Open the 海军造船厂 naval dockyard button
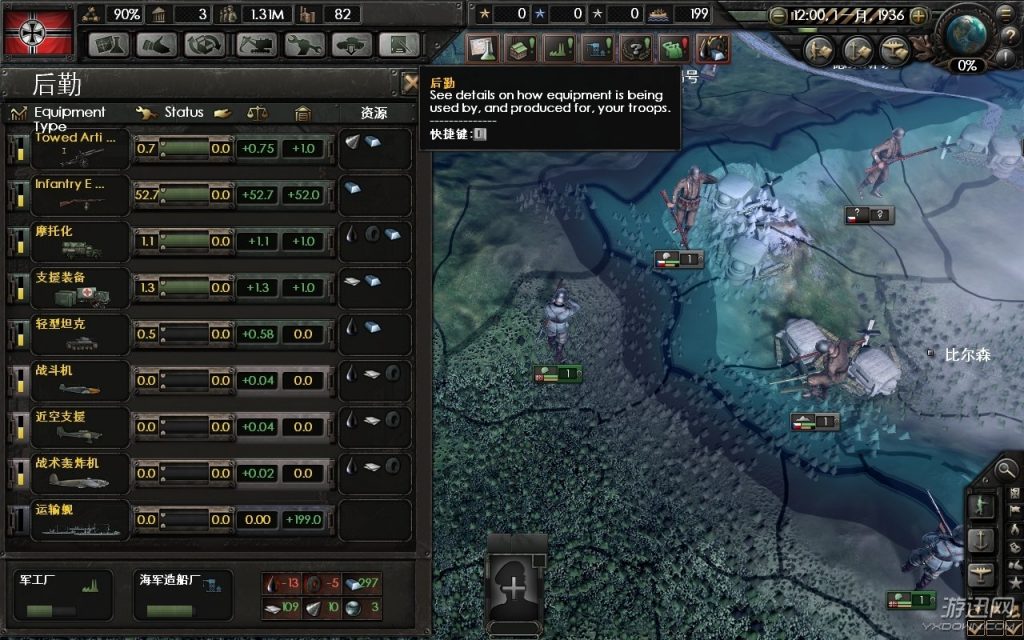 (x=182, y=594)
